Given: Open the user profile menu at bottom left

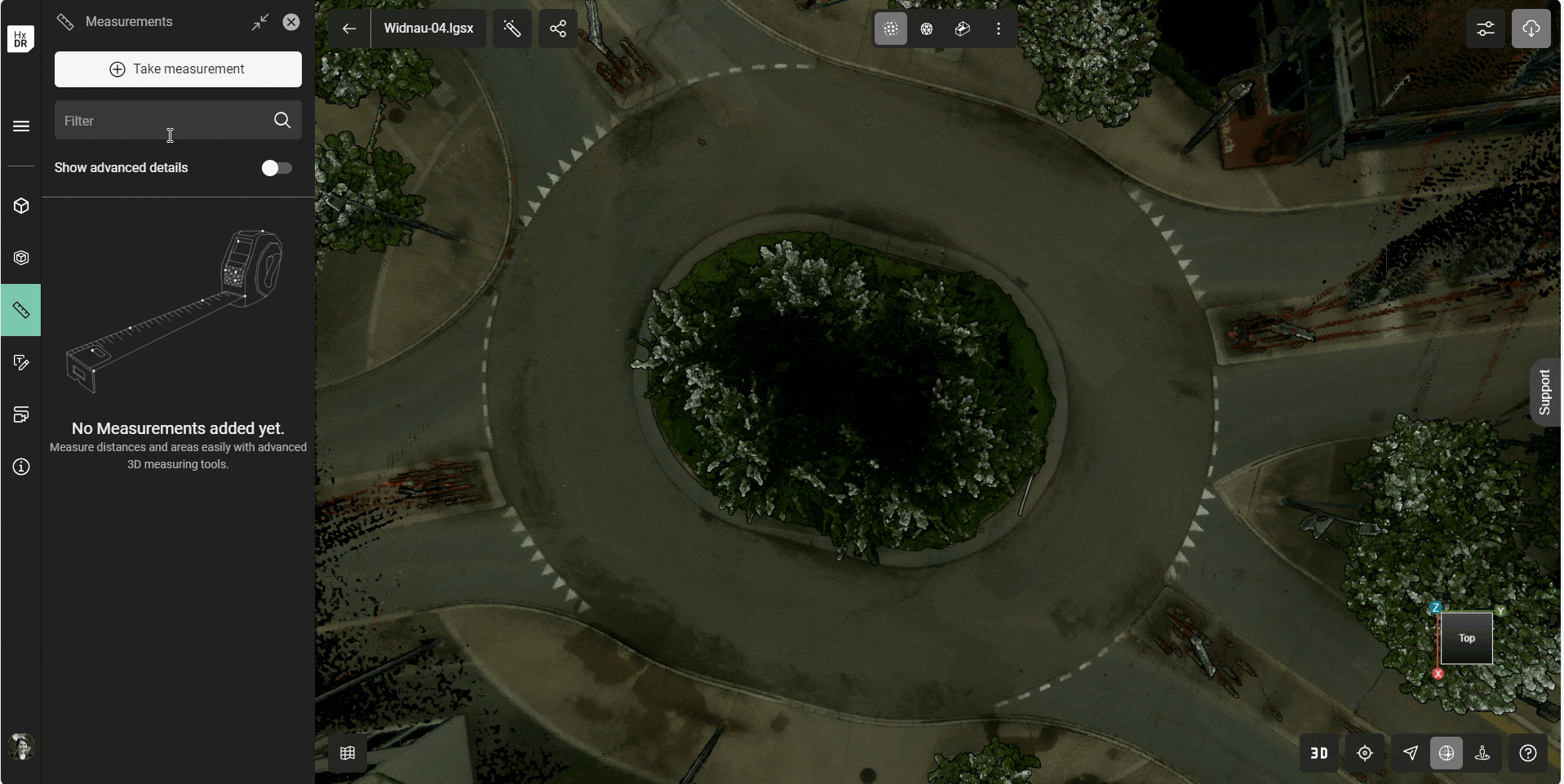Looking at the screenshot, I should (20, 746).
